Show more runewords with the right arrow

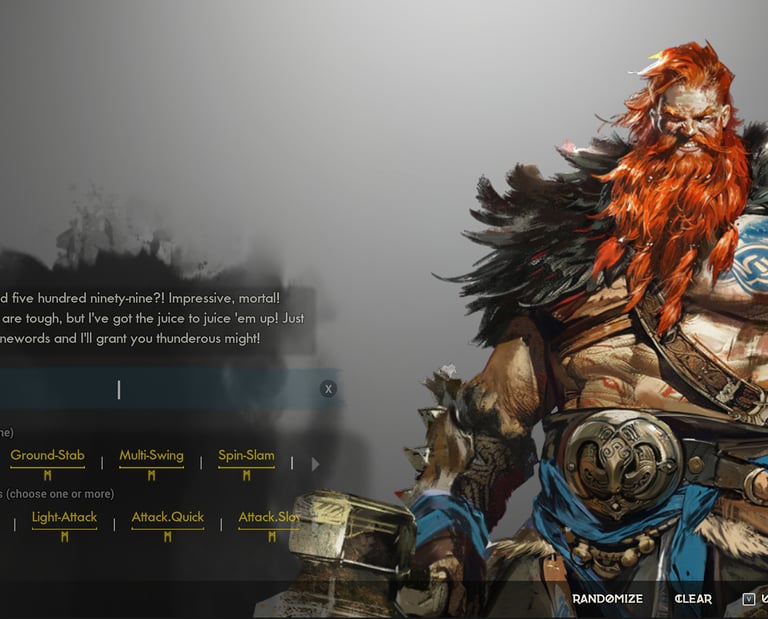pos(315,464)
